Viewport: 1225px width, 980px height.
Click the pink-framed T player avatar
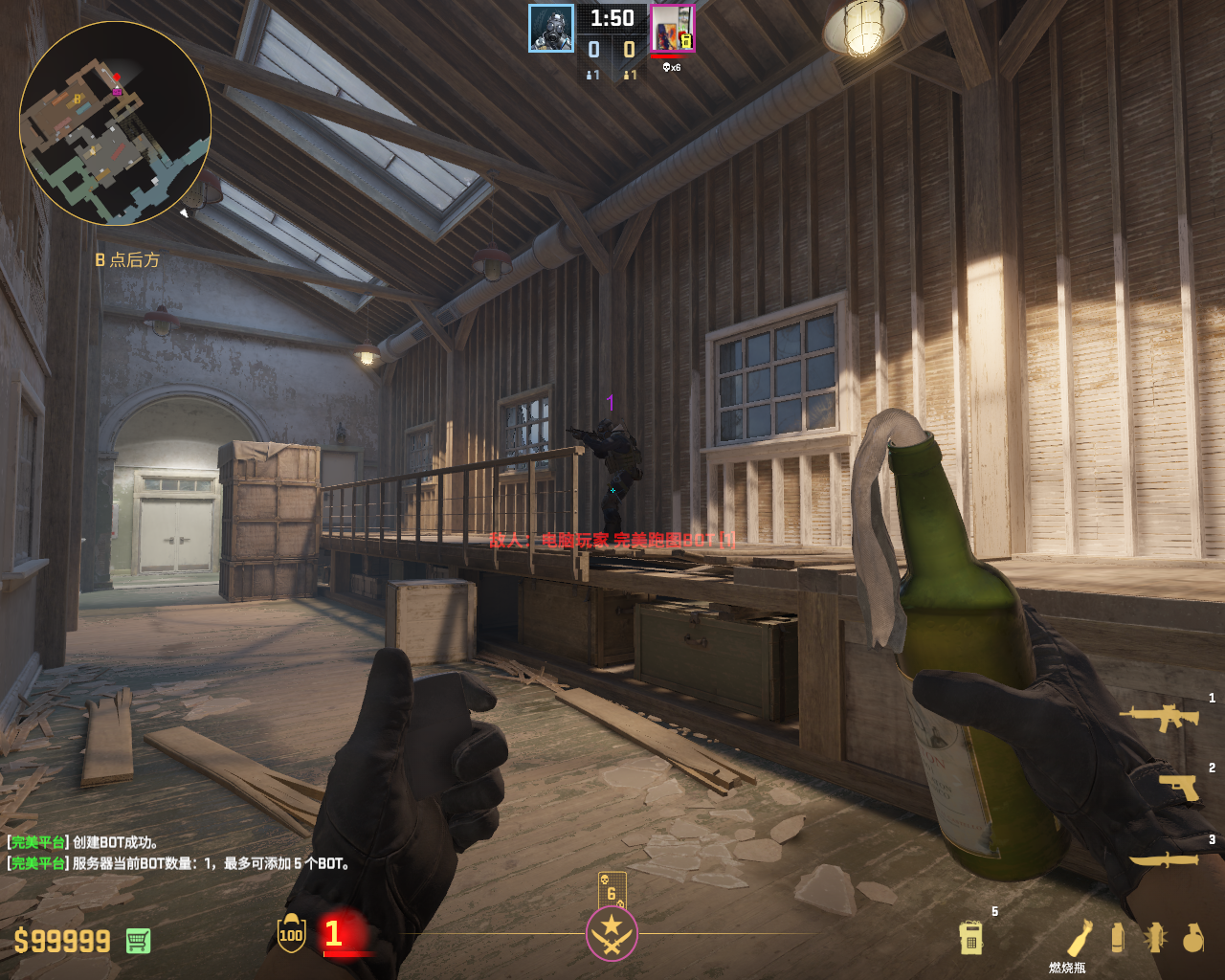point(672,28)
